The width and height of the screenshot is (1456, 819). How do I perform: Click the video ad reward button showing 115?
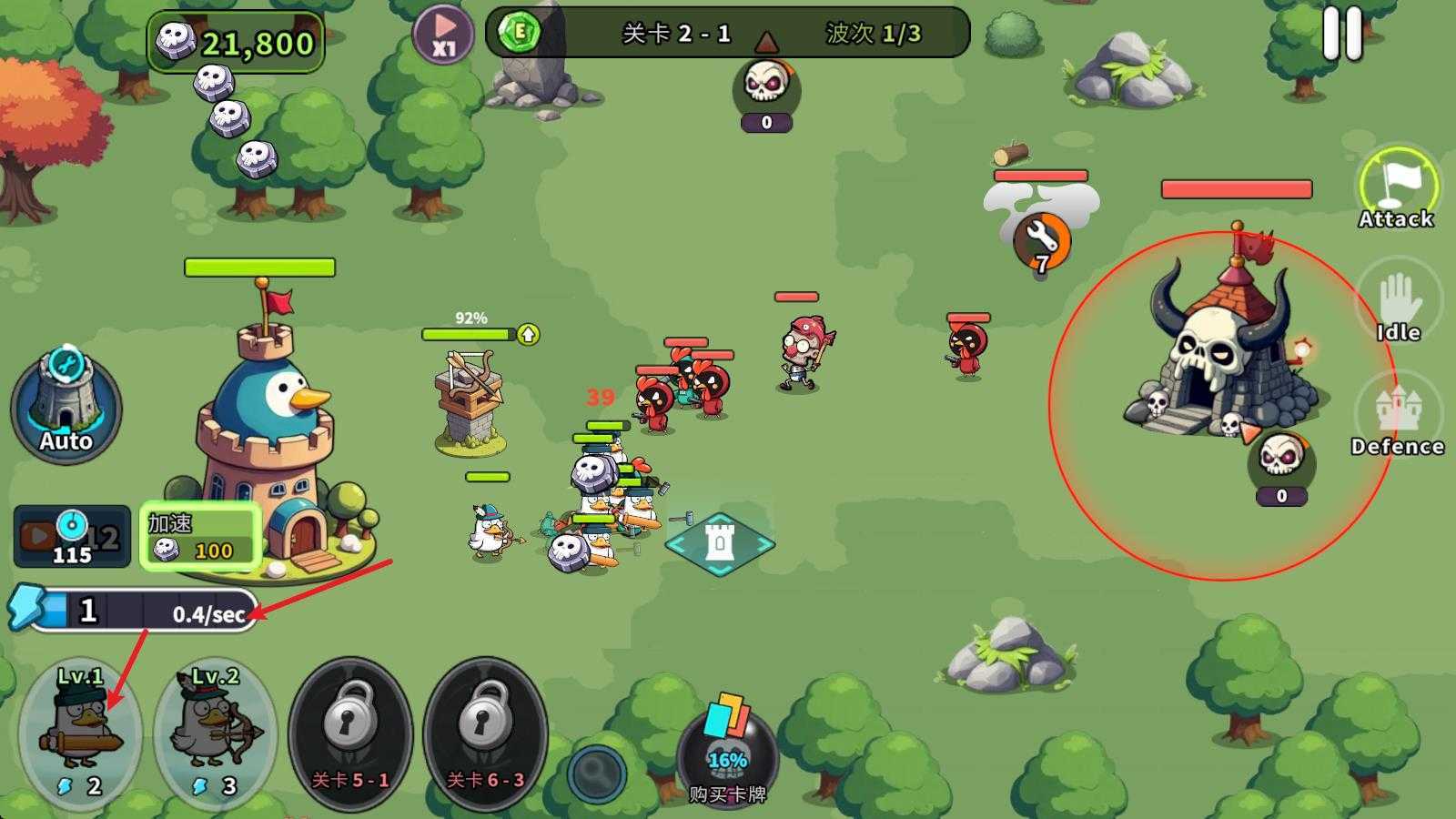click(x=71, y=536)
